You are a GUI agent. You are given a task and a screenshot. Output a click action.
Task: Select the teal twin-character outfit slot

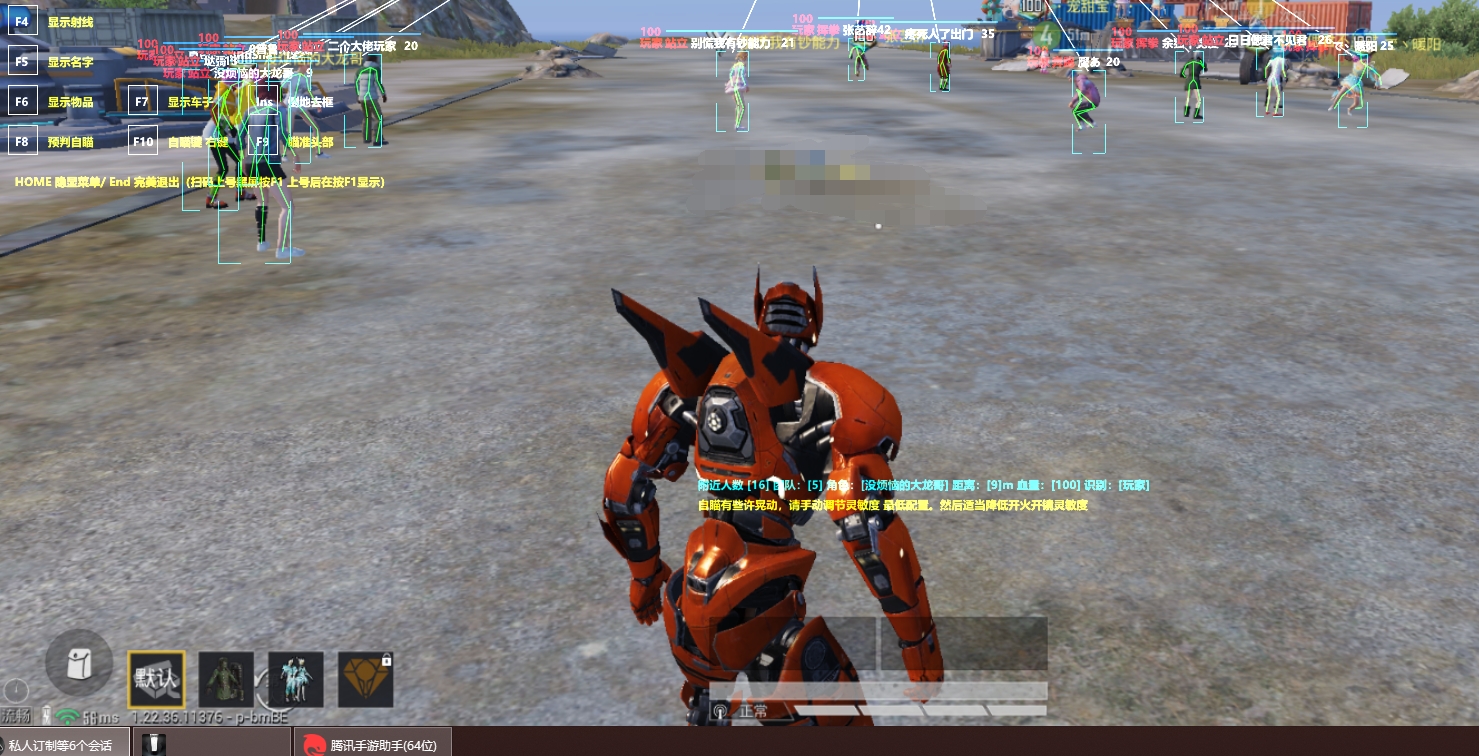(x=296, y=680)
